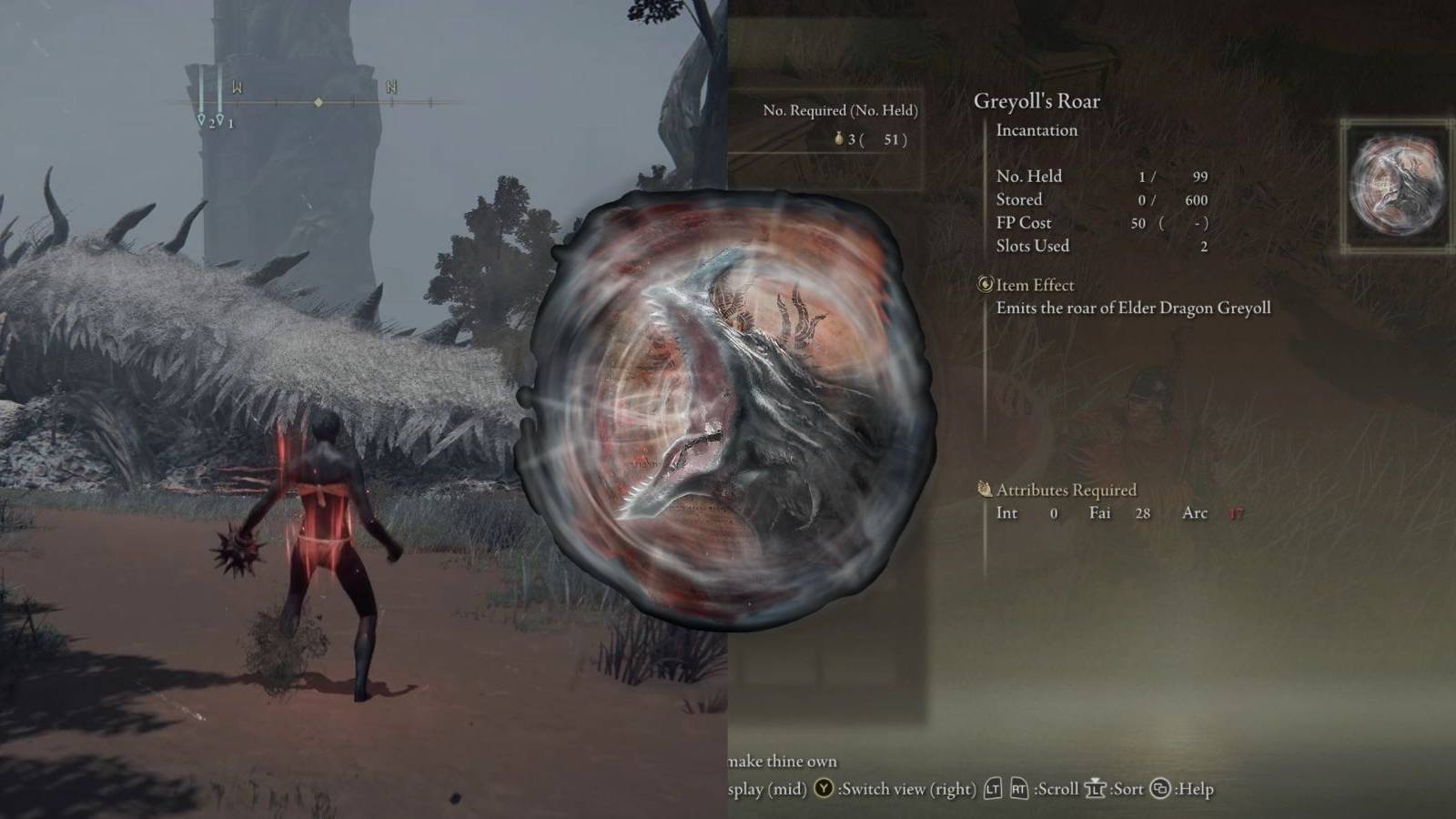Select the large Greyoll's Roar incantation emblem
This screenshot has height=819, width=1456.
[728, 409]
